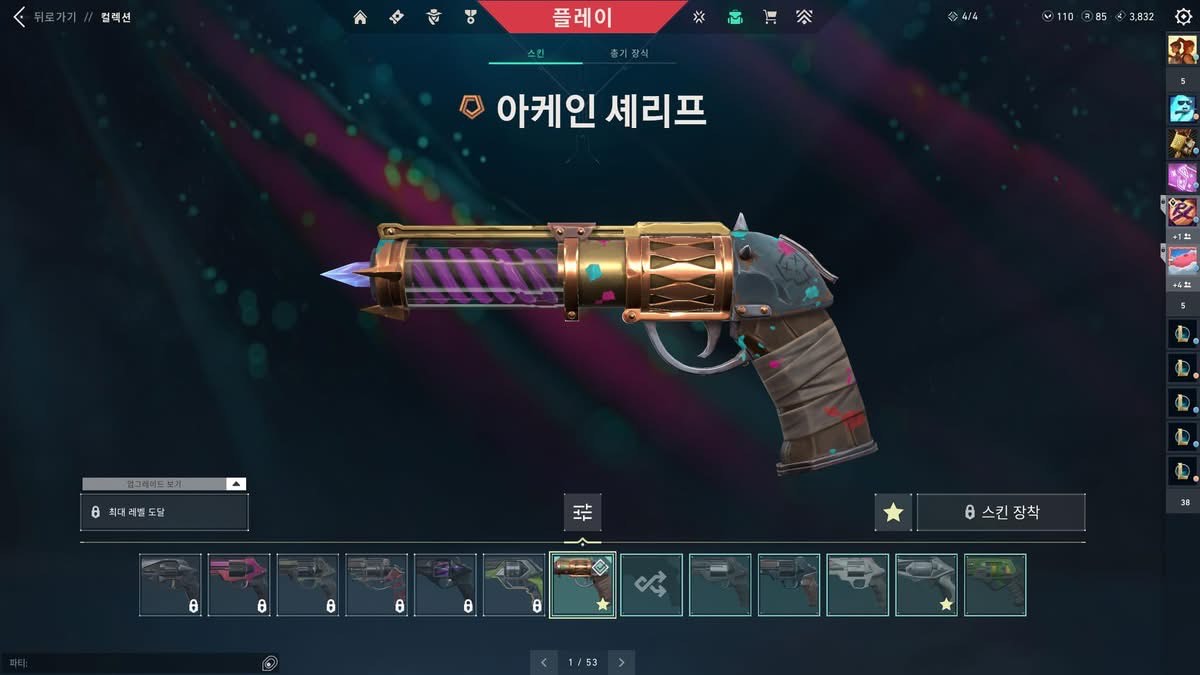Open the gear settings icon
1200x675 pixels.
pyautogui.click(x=1183, y=17)
